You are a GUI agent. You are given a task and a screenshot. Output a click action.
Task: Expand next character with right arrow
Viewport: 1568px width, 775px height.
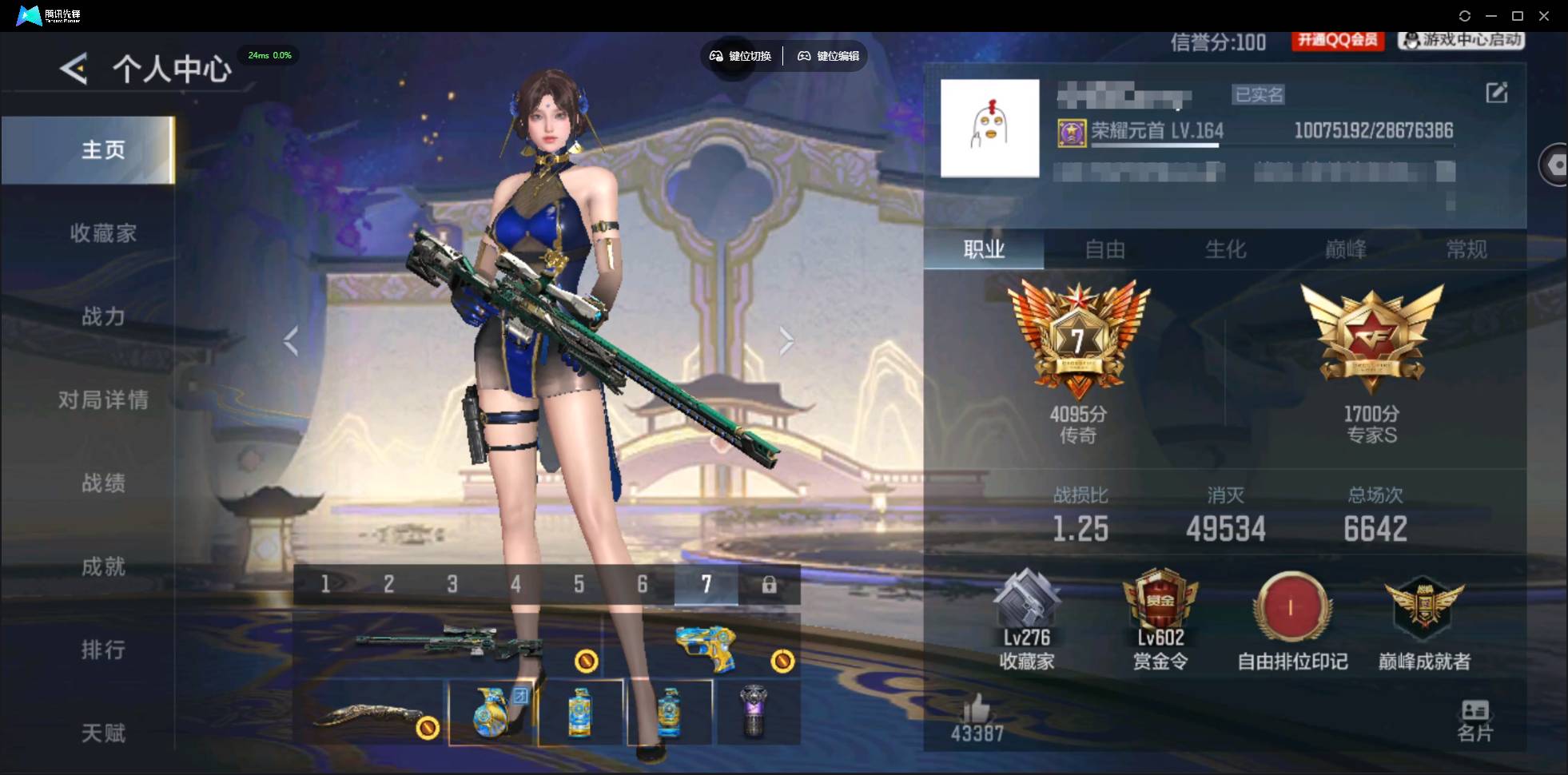[x=786, y=340]
